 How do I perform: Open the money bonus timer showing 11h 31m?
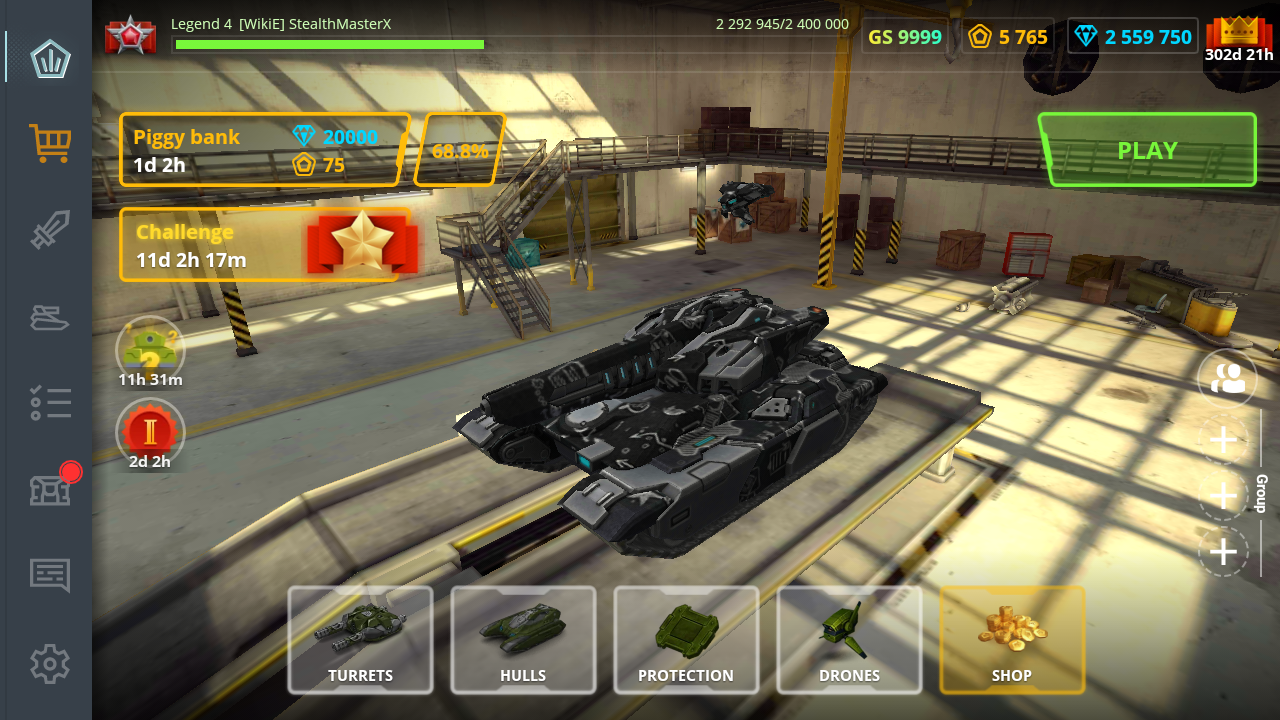pos(150,349)
